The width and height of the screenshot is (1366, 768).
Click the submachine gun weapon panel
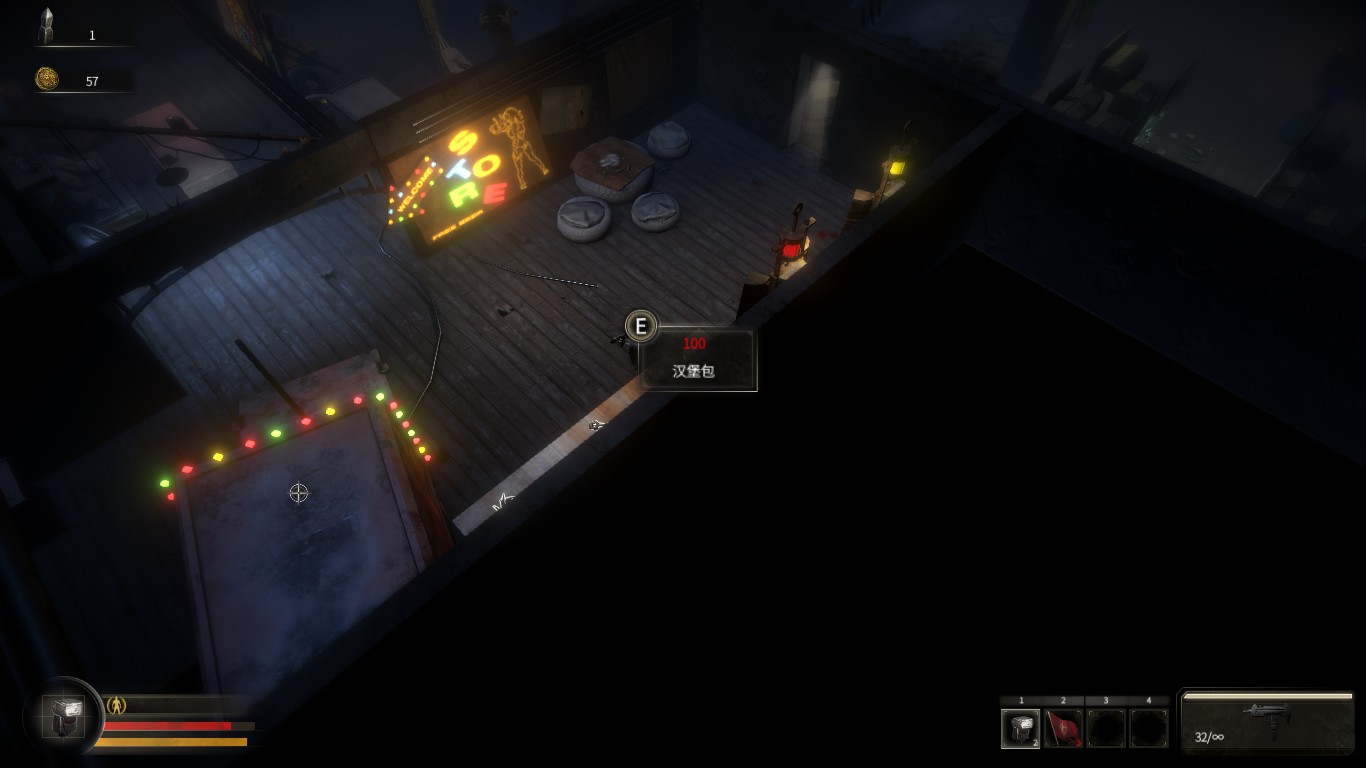[1267, 722]
